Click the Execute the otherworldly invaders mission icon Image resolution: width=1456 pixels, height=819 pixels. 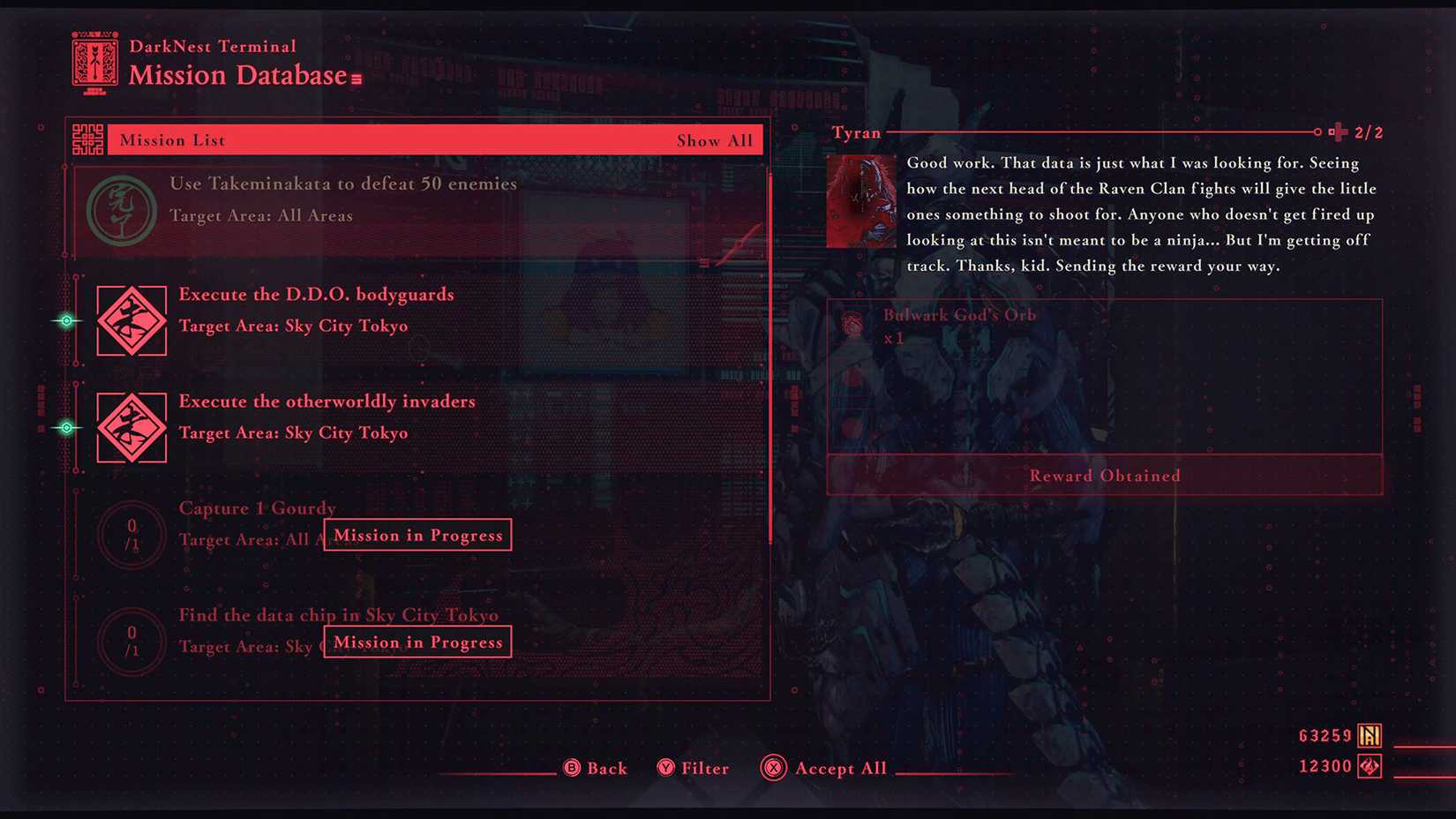pyautogui.click(x=131, y=427)
